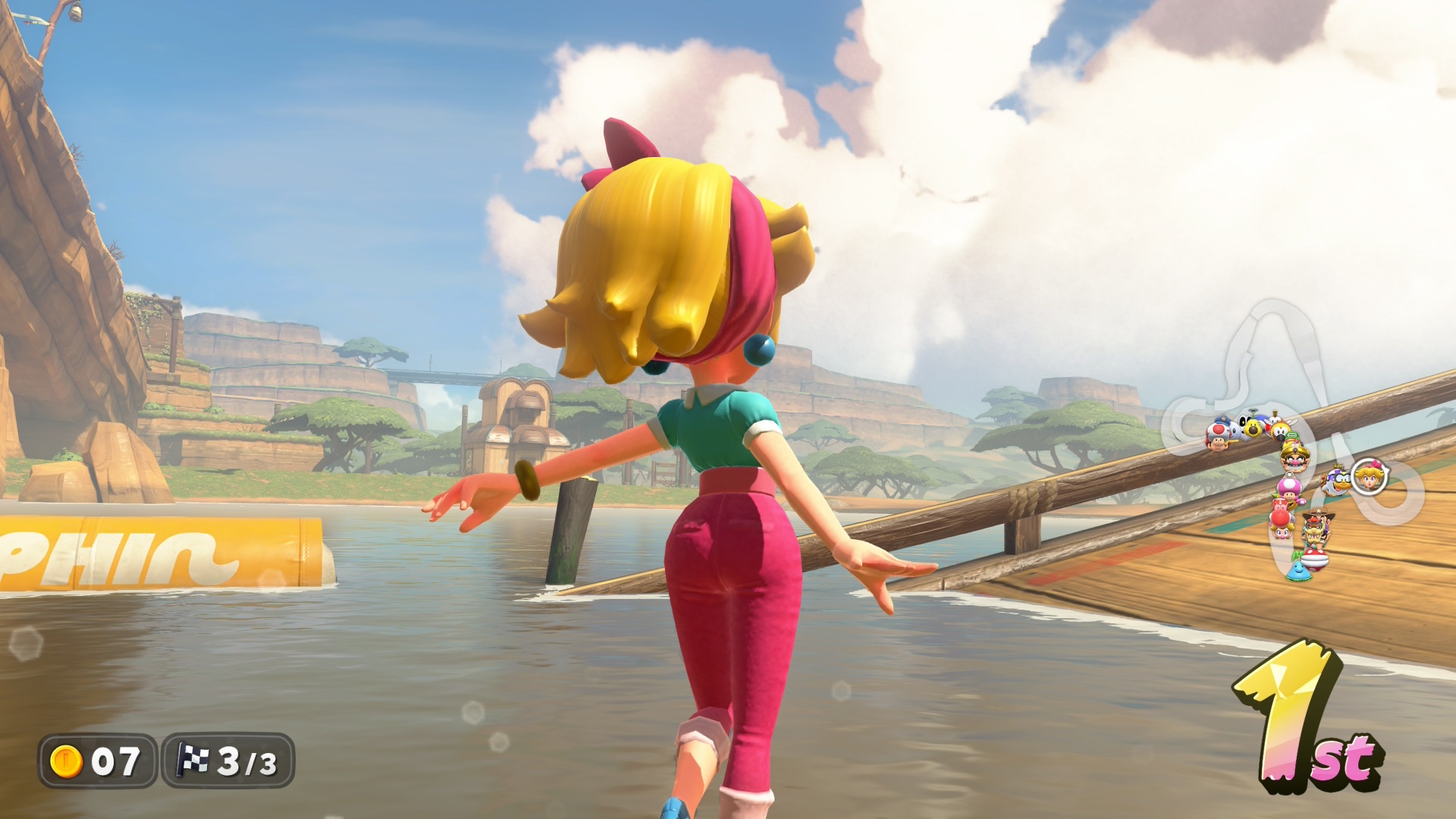Select Toadette's racer marker on the minimap
Viewport: 1456px width, 819px height.
pos(1288,488)
